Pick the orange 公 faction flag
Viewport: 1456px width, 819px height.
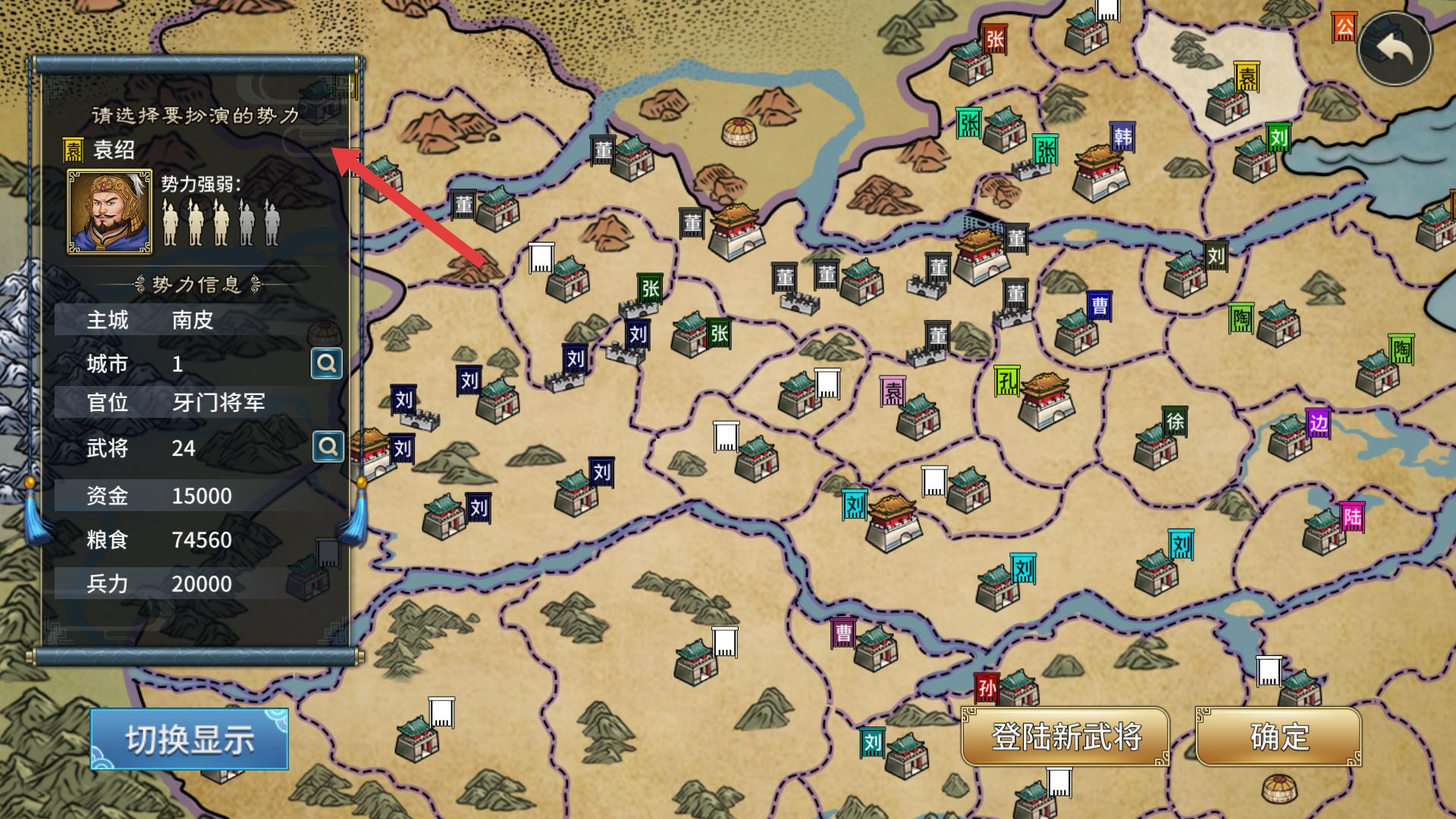[x=1344, y=28]
